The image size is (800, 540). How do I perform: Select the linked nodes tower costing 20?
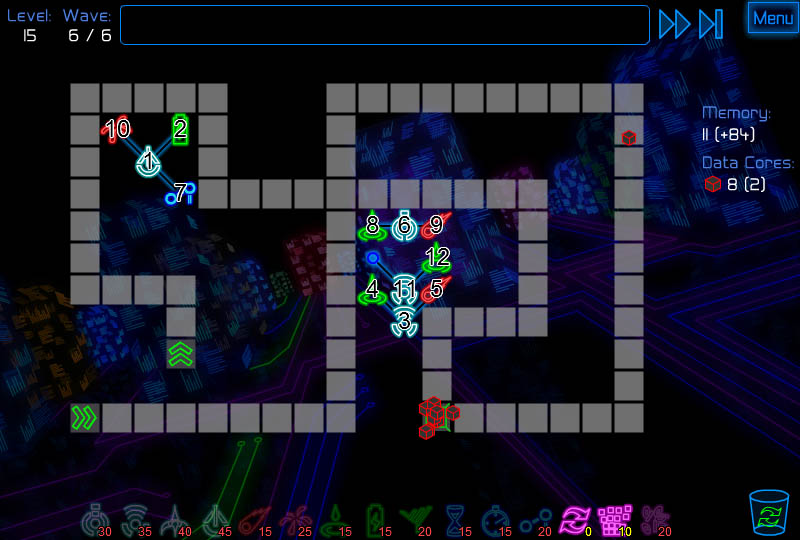pos(534,519)
